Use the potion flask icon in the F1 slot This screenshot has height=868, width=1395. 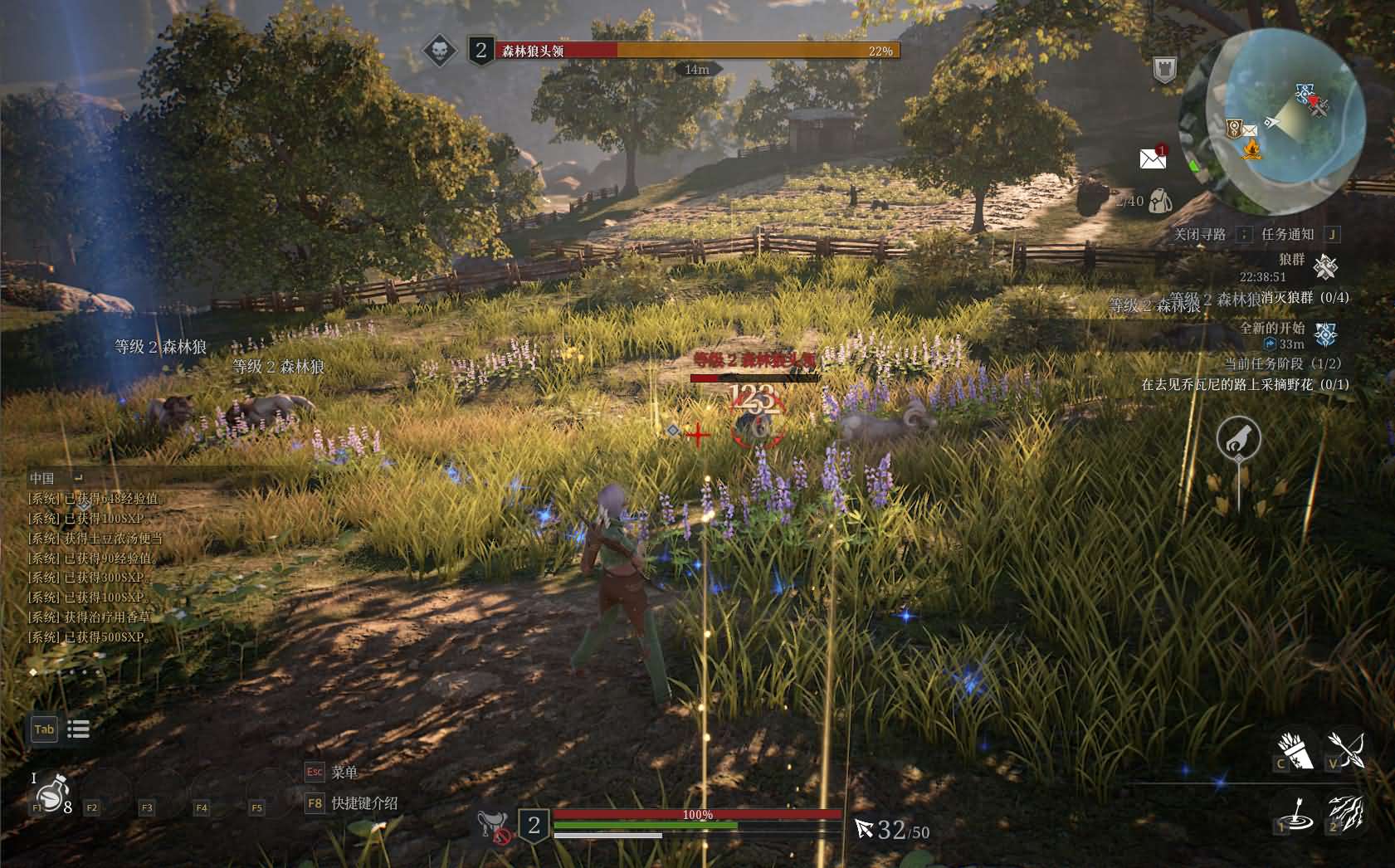[51, 799]
